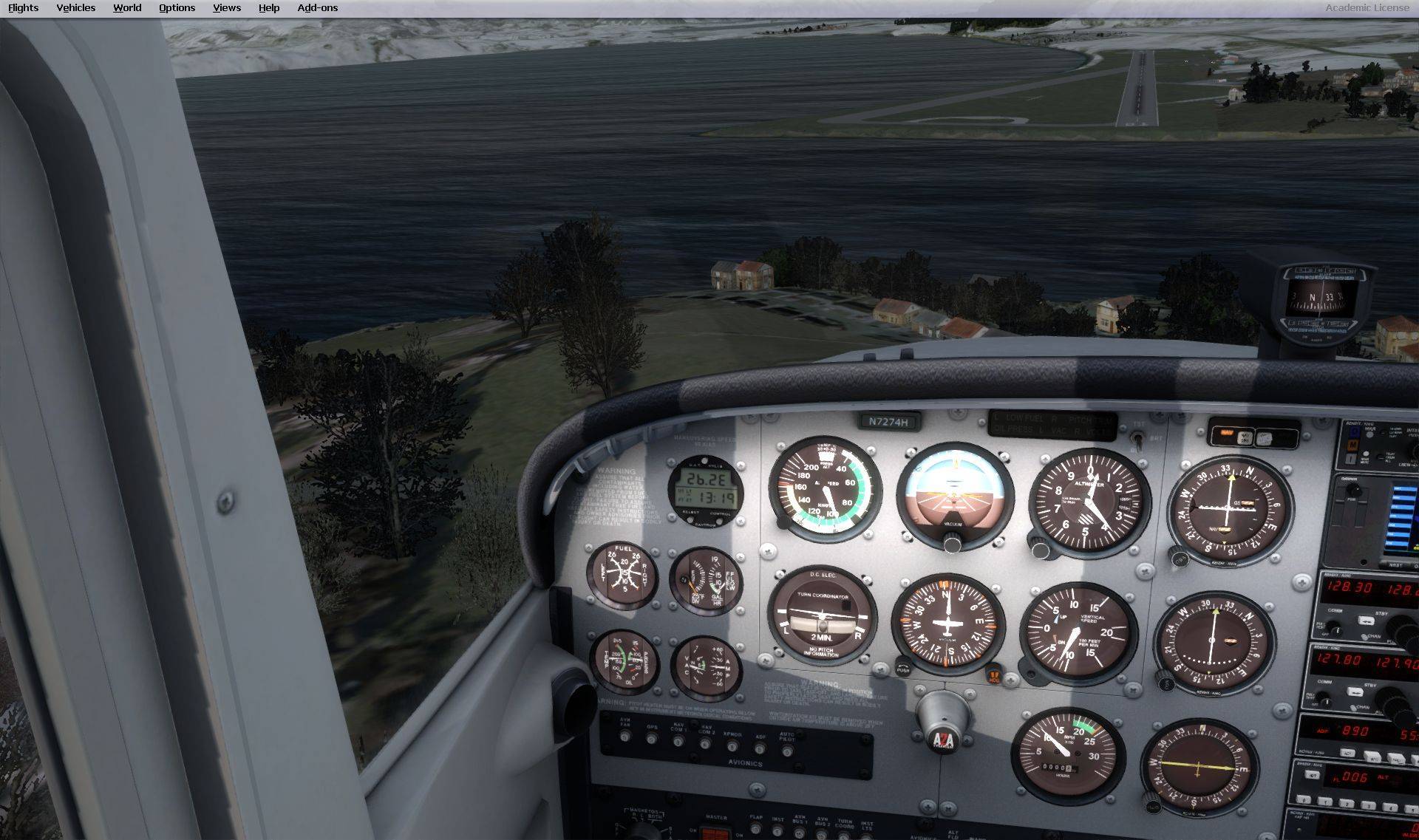The image size is (1419, 840).
Task: Click the XPNDR avionics circuit breaker
Action: click(732, 746)
